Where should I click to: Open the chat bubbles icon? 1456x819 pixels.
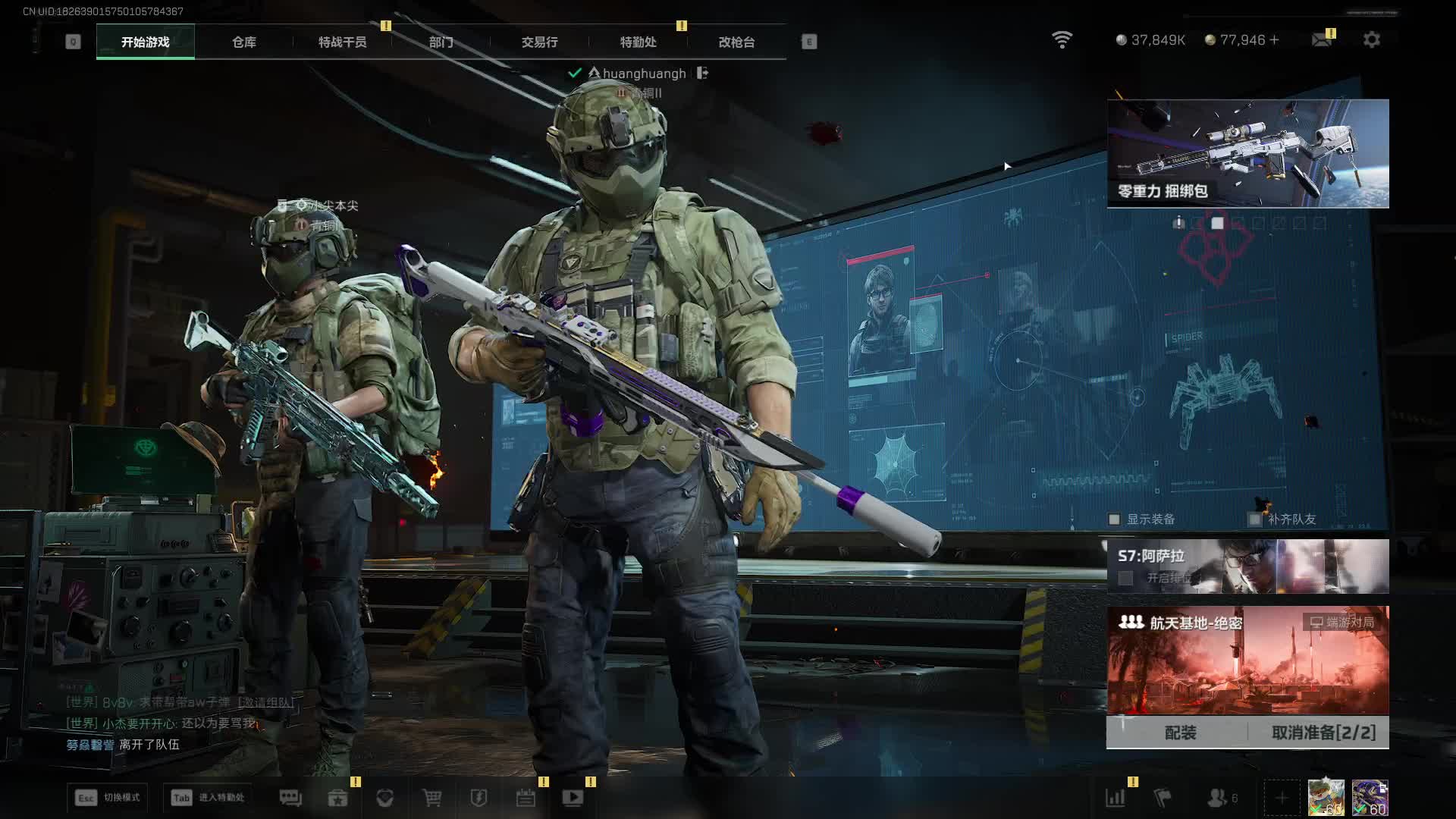(x=290, y=798)
